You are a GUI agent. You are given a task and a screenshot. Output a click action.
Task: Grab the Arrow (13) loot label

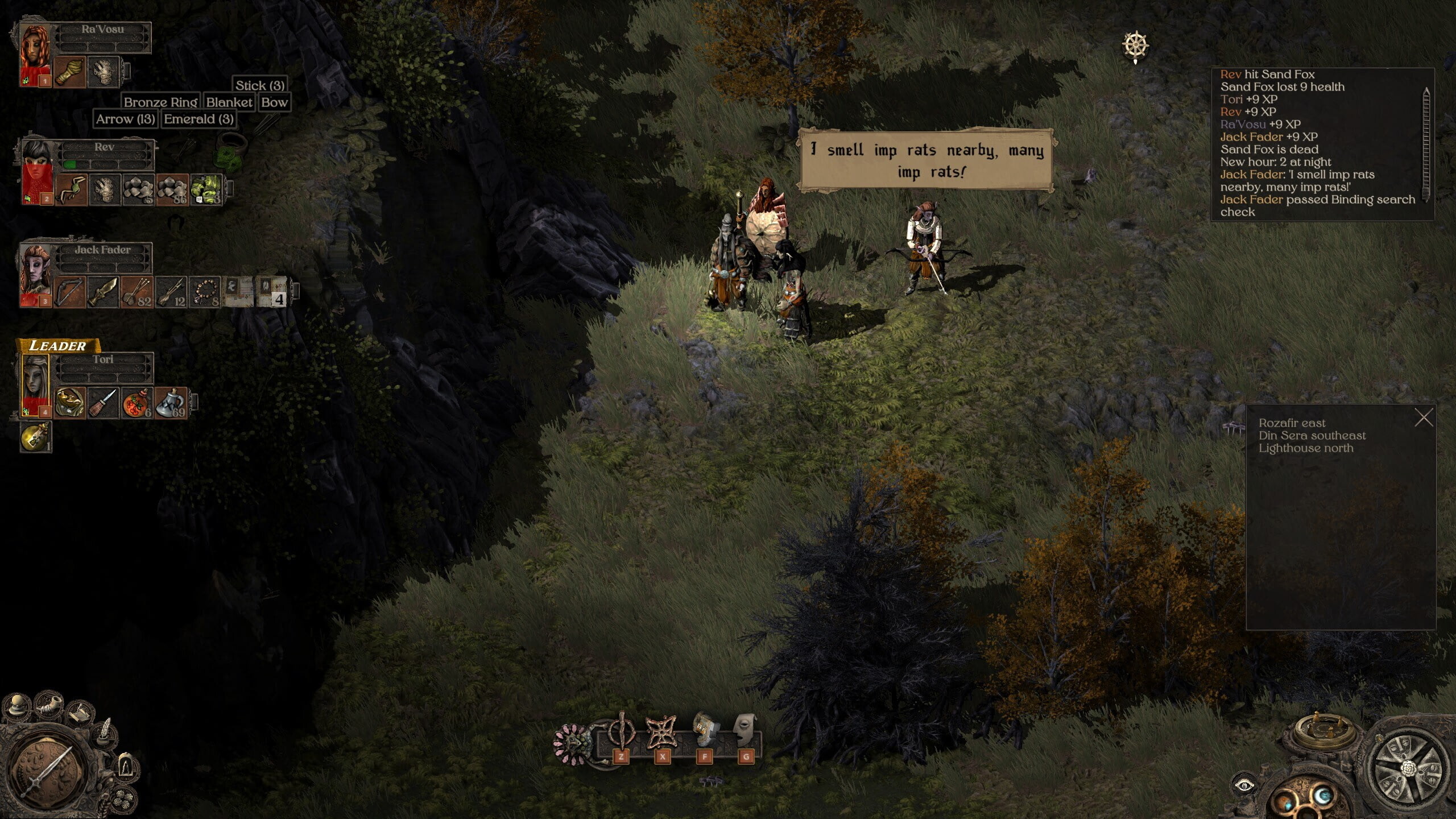(125, 119)
